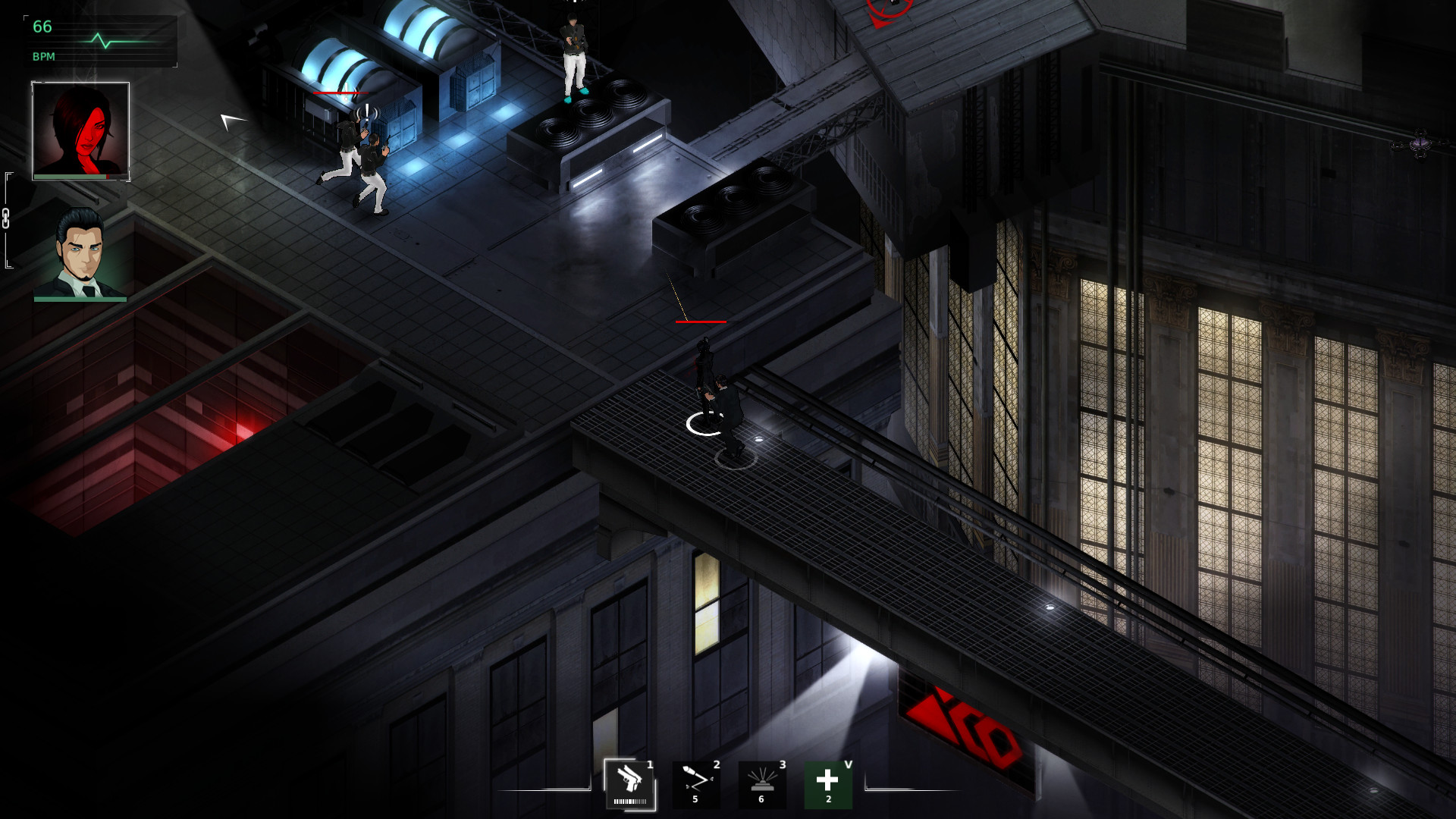The width and height of the screenshot is (1456, 819).
Task: Click the alert exclamation above the enemy guard
Action: 366,113
